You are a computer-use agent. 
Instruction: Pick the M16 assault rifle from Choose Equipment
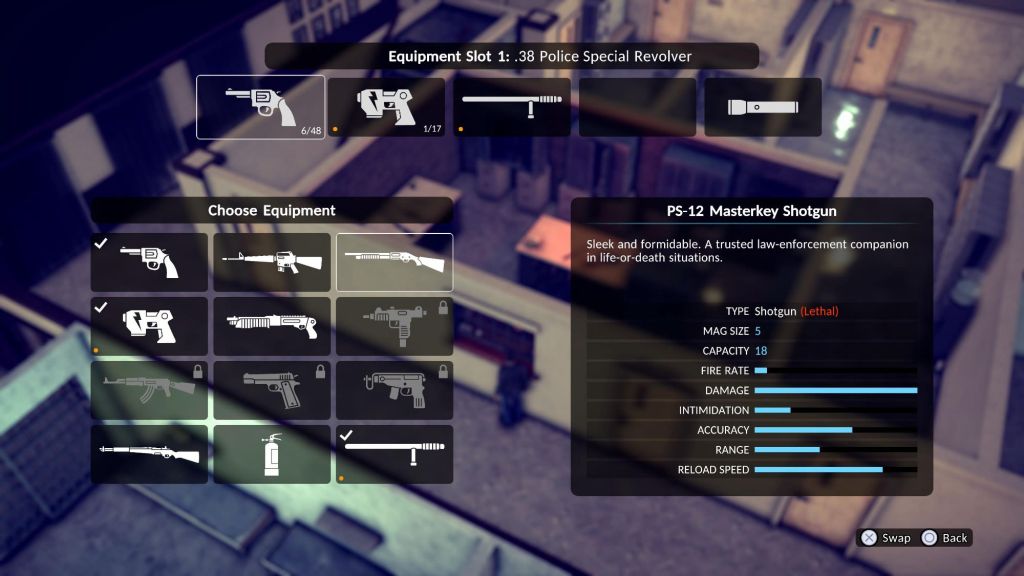point(272,262)
